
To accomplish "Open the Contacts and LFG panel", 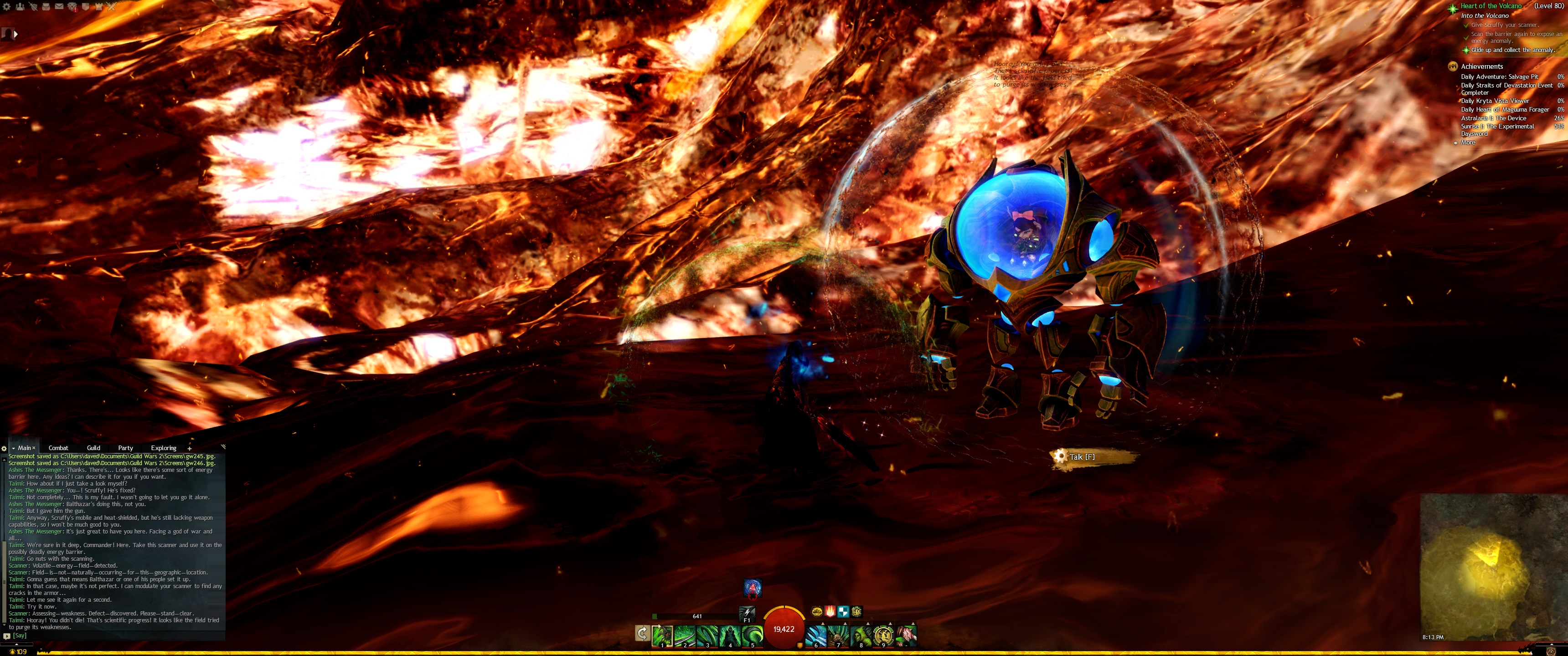I will pos(20,7).
